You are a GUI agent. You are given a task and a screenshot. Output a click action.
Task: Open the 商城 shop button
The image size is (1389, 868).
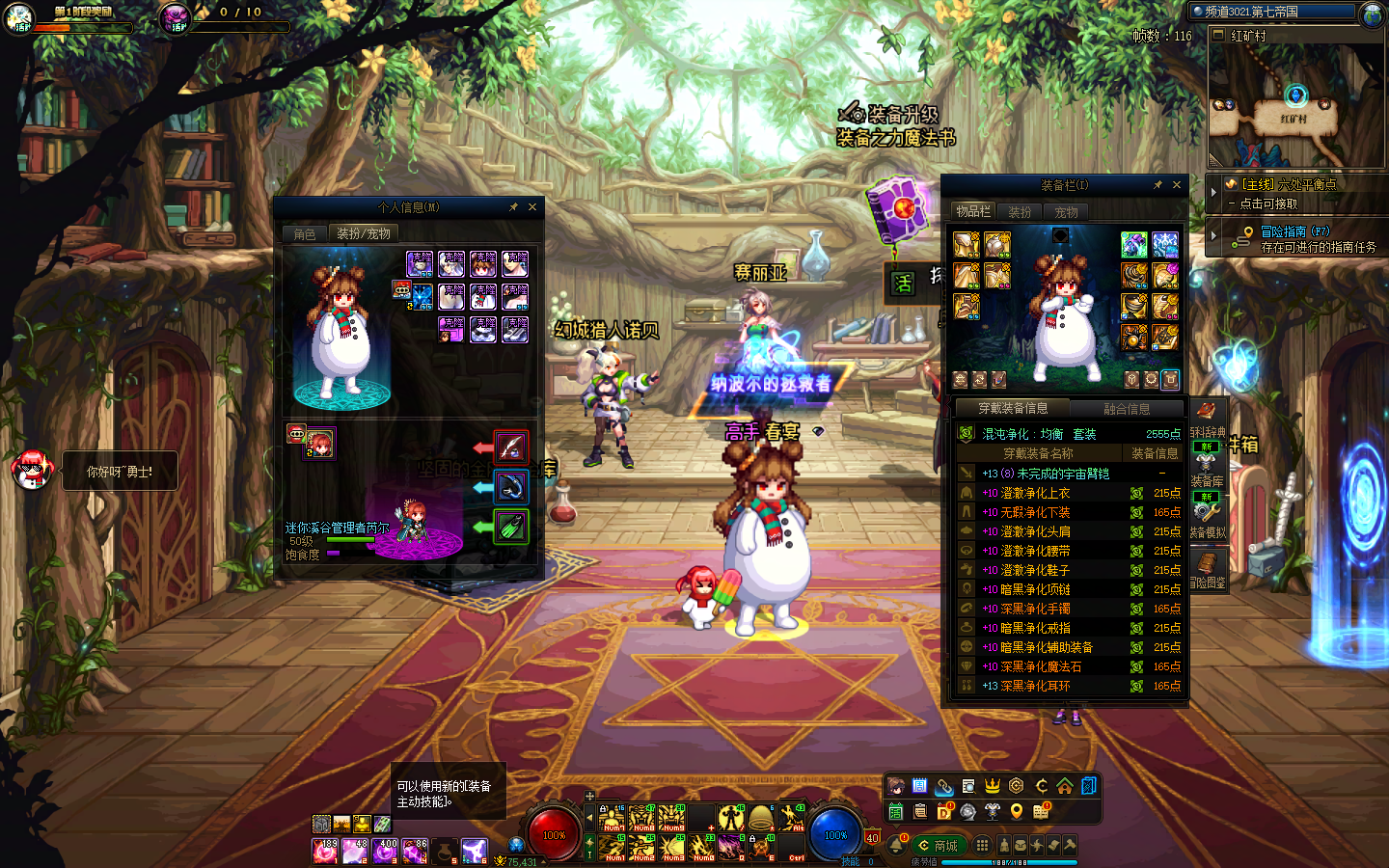pyautogui.click(x=937, y=846)
